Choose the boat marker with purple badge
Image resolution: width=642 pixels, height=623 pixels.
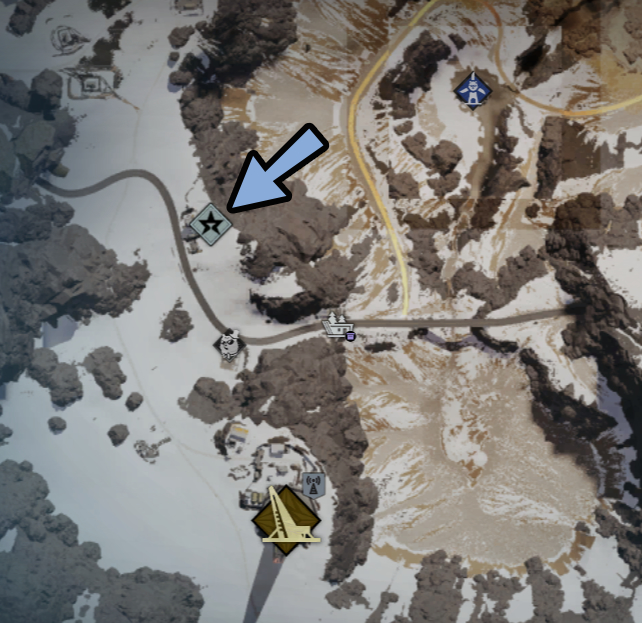click(x=339, y=326)
